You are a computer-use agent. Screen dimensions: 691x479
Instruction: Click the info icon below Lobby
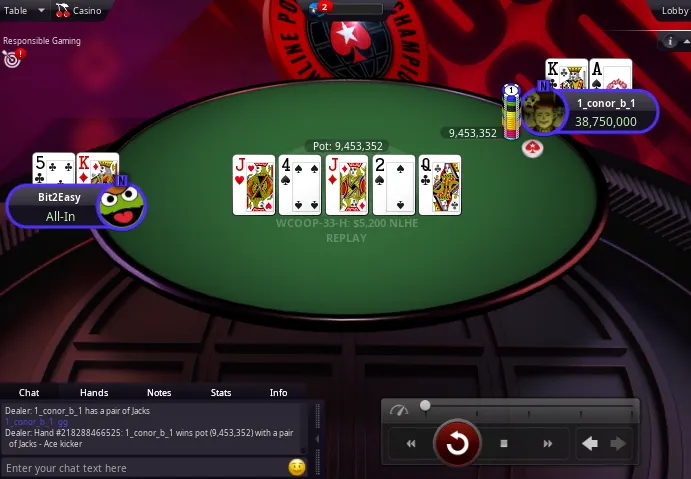click(x=671, y=42)
